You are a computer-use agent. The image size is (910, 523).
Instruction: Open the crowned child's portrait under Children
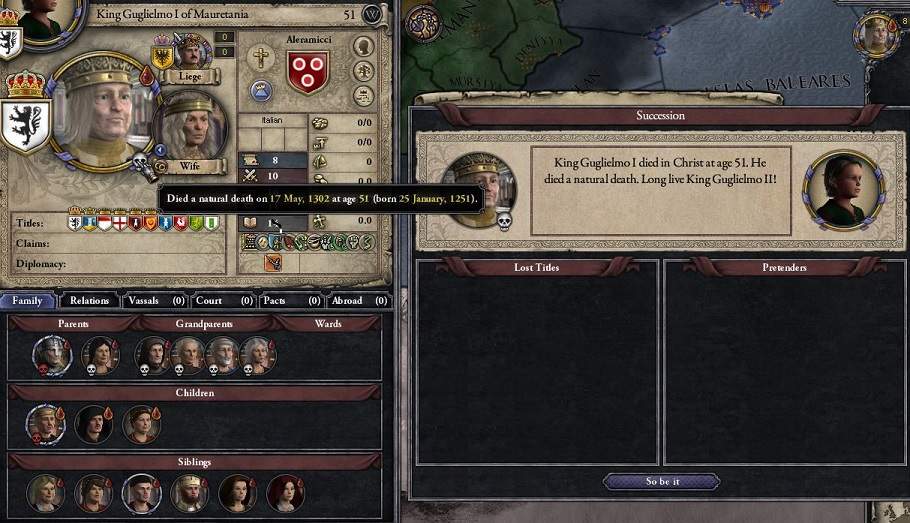tap(46, 424)
